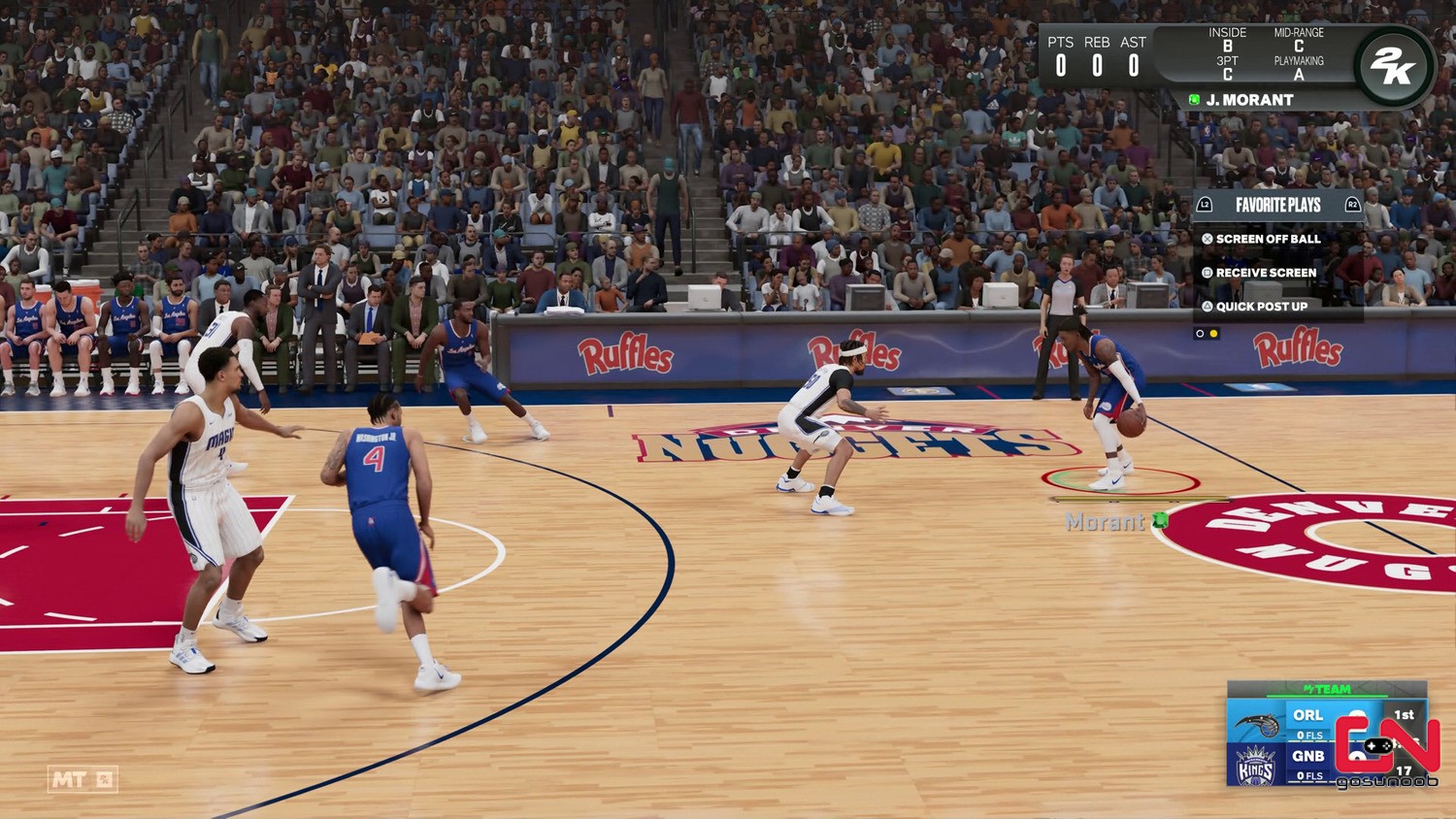Click the Triangle button icon for Quick Post Up
The width and height of the screenshot is (1456, 819).
click(x=1207, y=307)
